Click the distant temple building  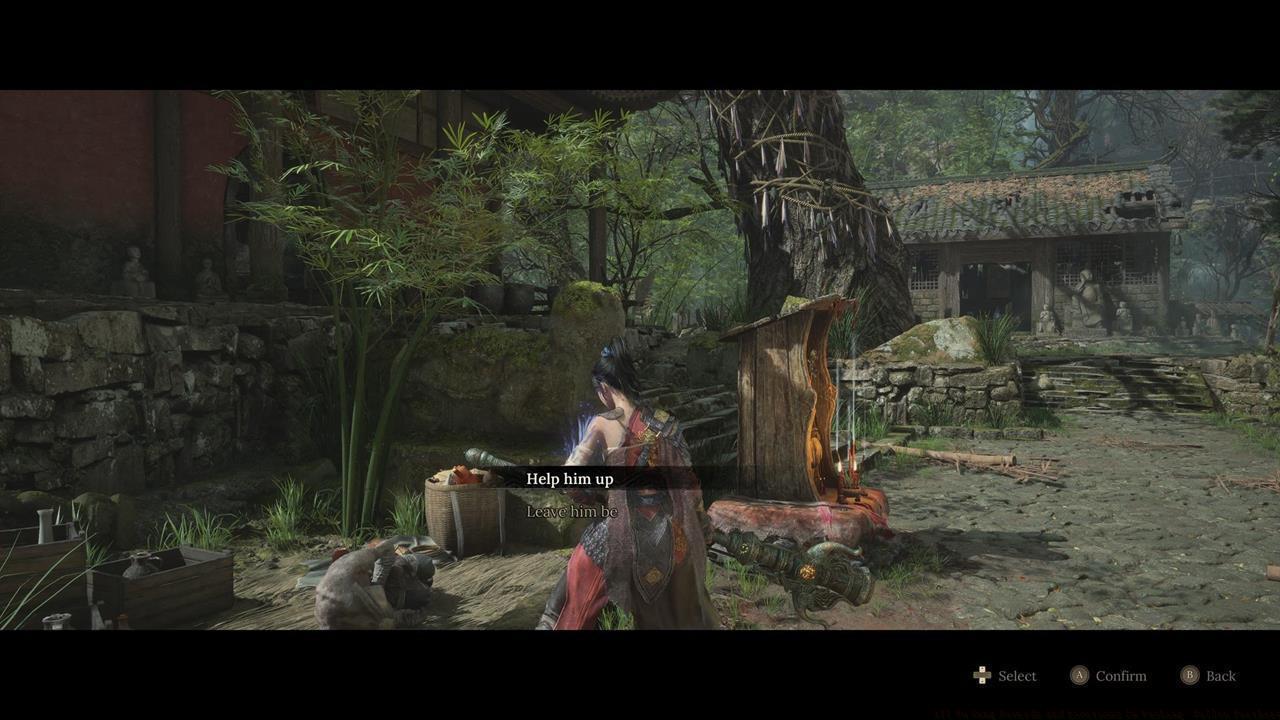click(x=1030, y=240)
